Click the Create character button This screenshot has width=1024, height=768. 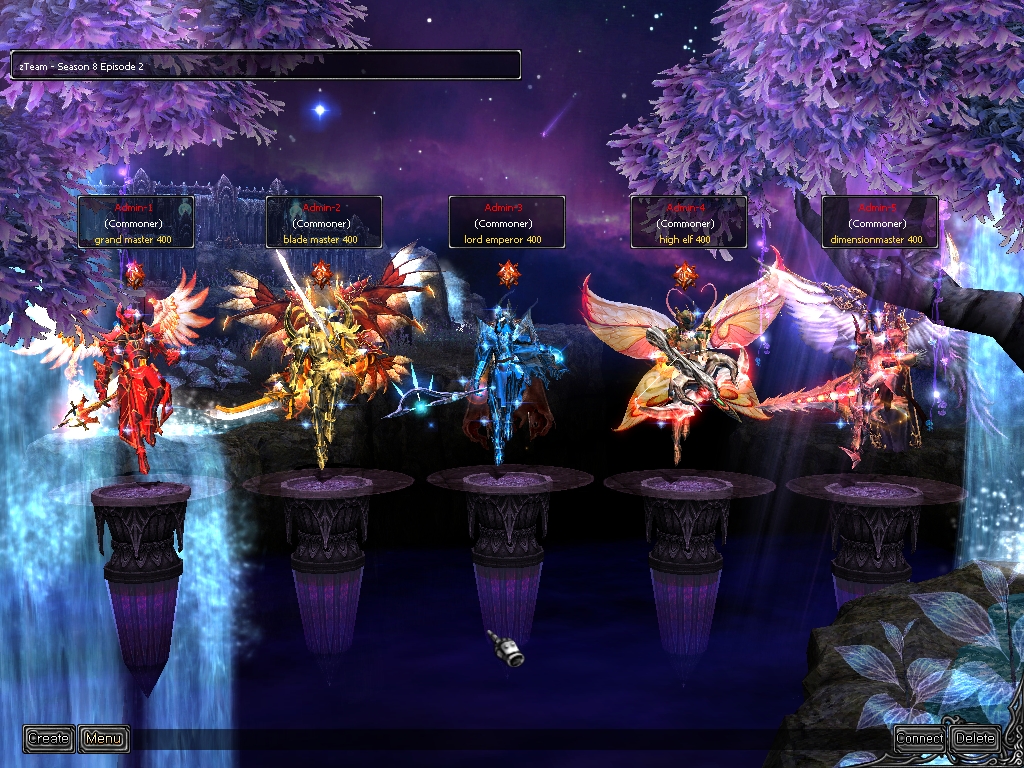click(48, 739)
